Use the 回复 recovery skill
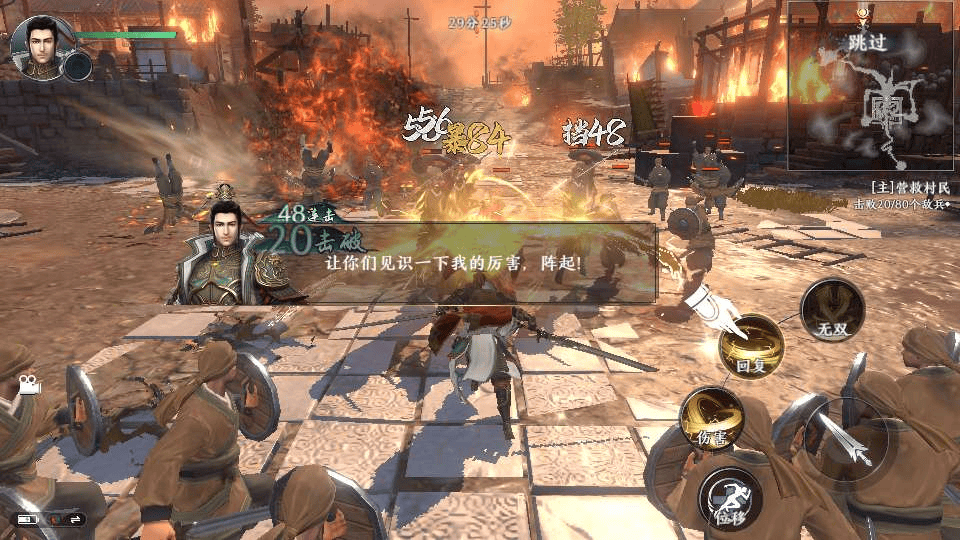 pos(750,347)
